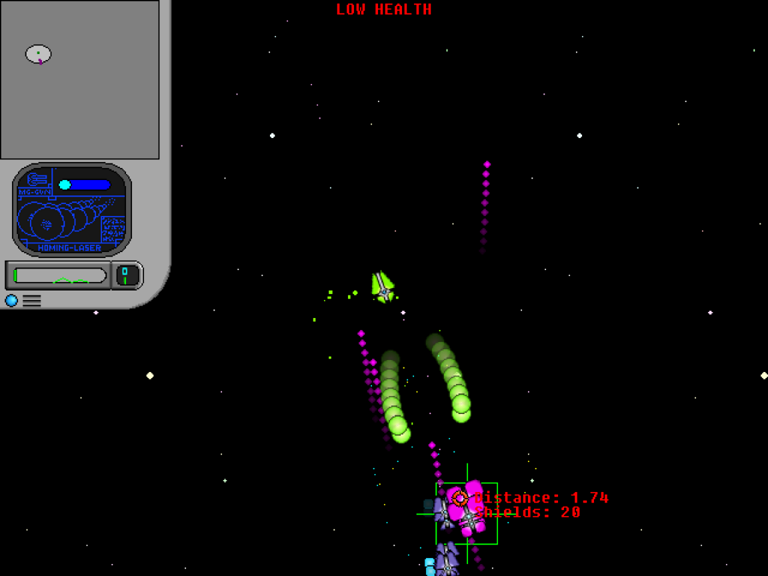The width and height of the screenshot is (768, 576).
Task: Click the blue round orb button
Action: [x=12, y=300]
